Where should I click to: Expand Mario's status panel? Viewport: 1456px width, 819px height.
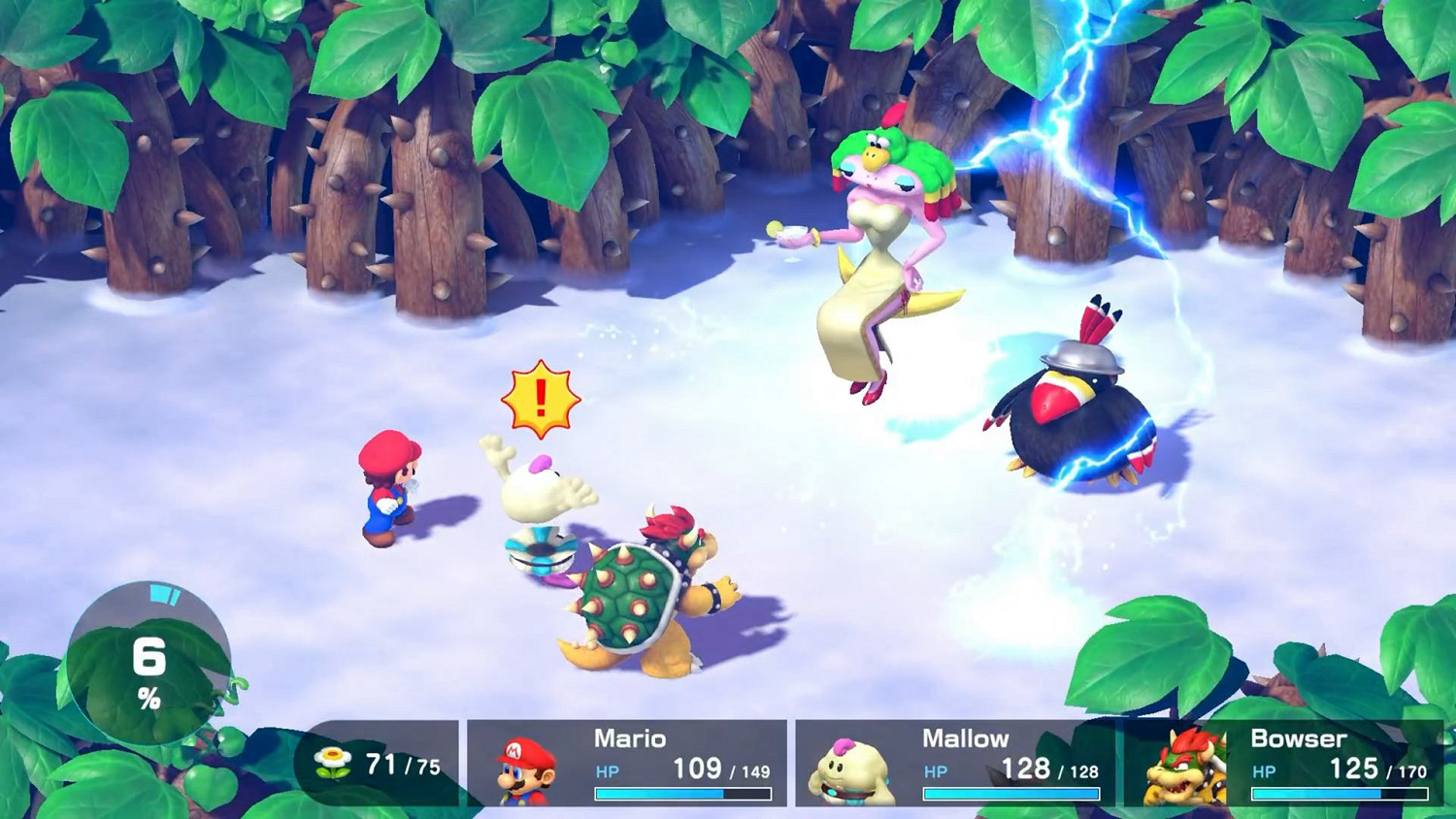(x=628, y=765)
